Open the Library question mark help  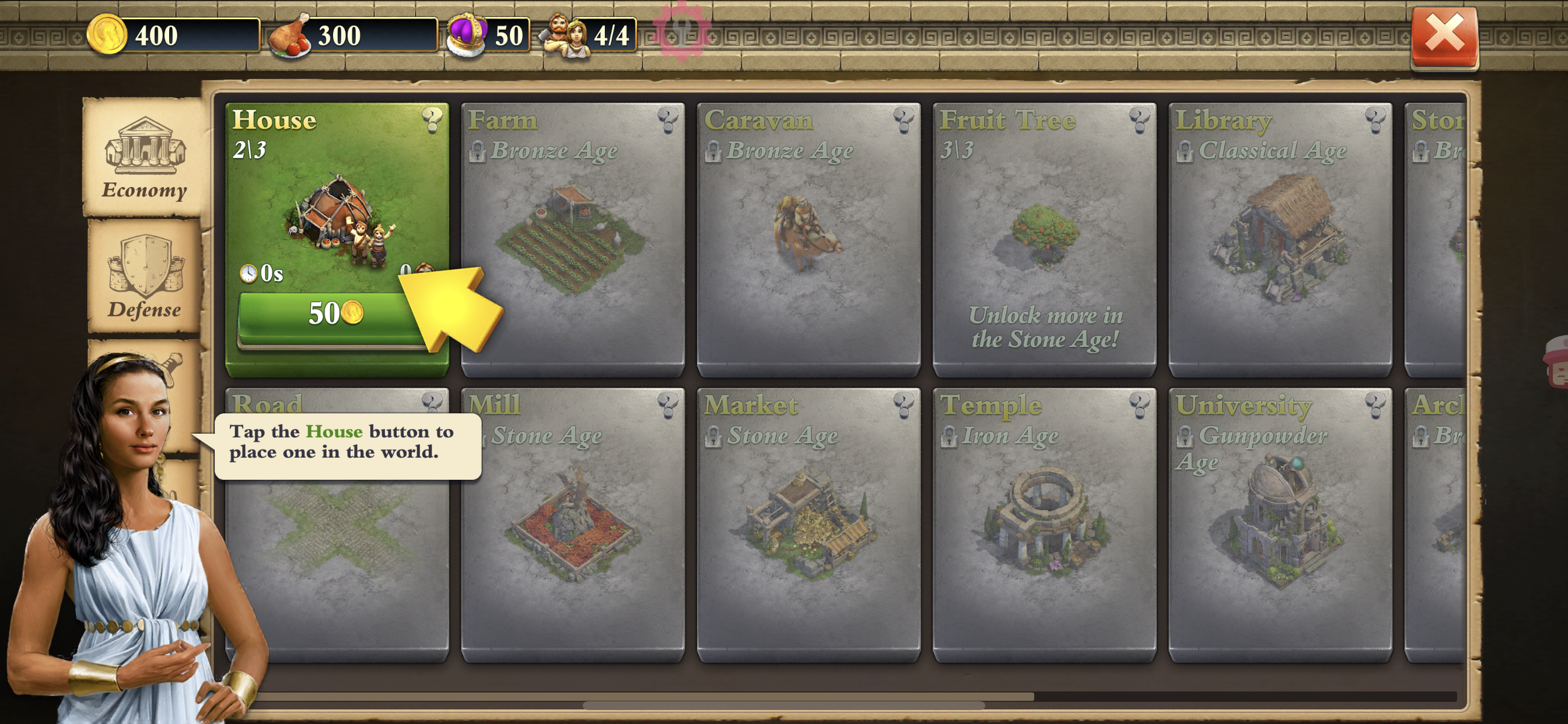(x=1374, y=120)
